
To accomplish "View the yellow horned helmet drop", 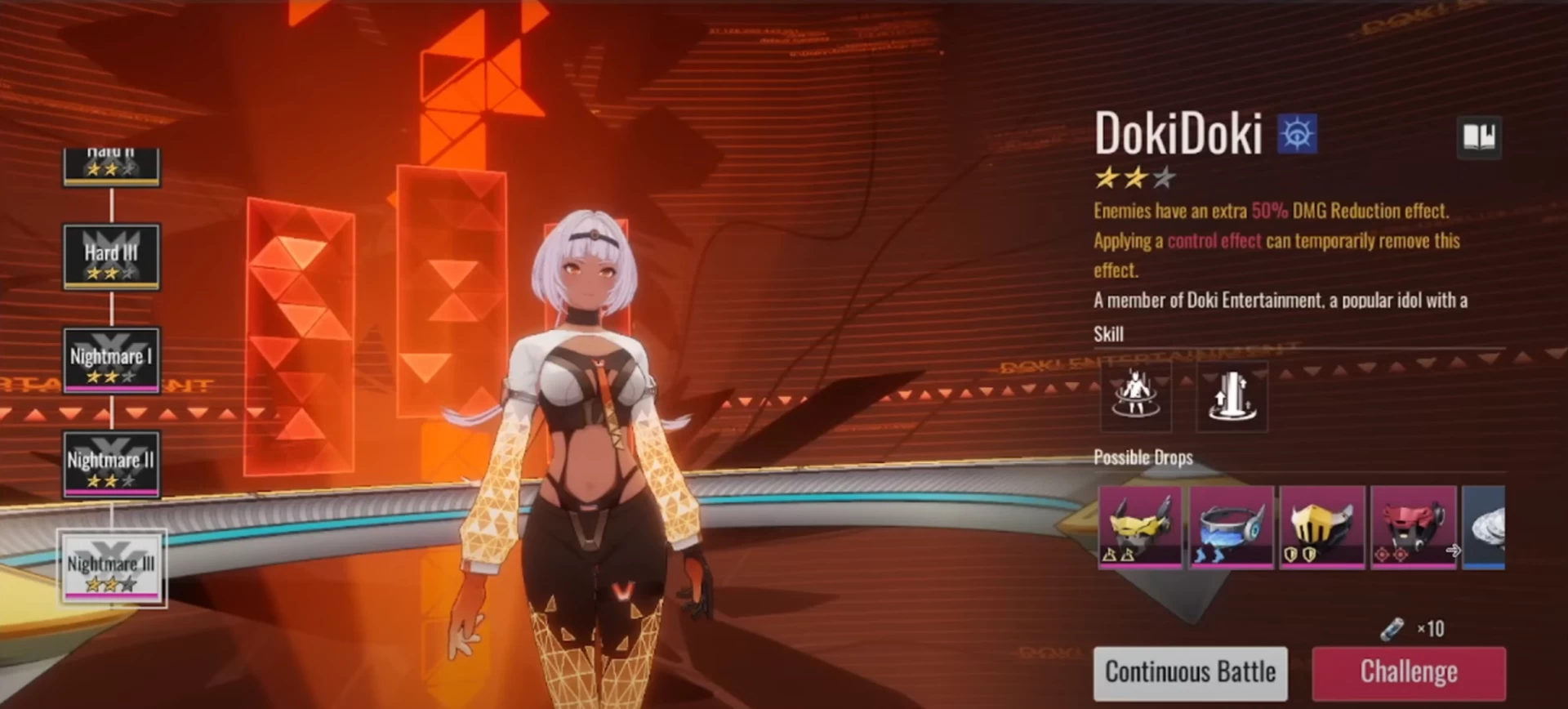I will (1139, 527).
